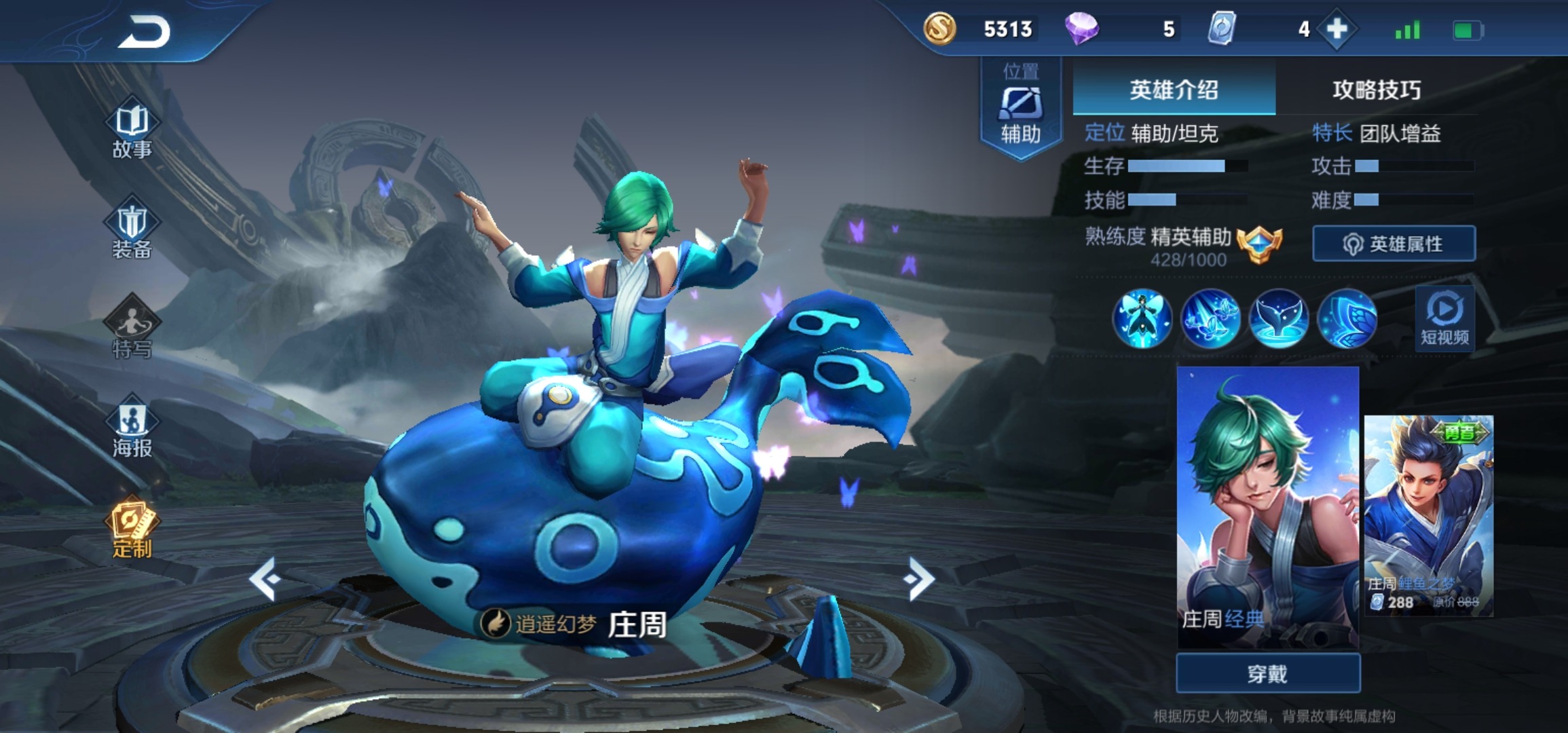Image resolution: width=1568 pixels, height=733 pixels.
Task: Open the 故事 story page
Action: [x=132, y=132]
